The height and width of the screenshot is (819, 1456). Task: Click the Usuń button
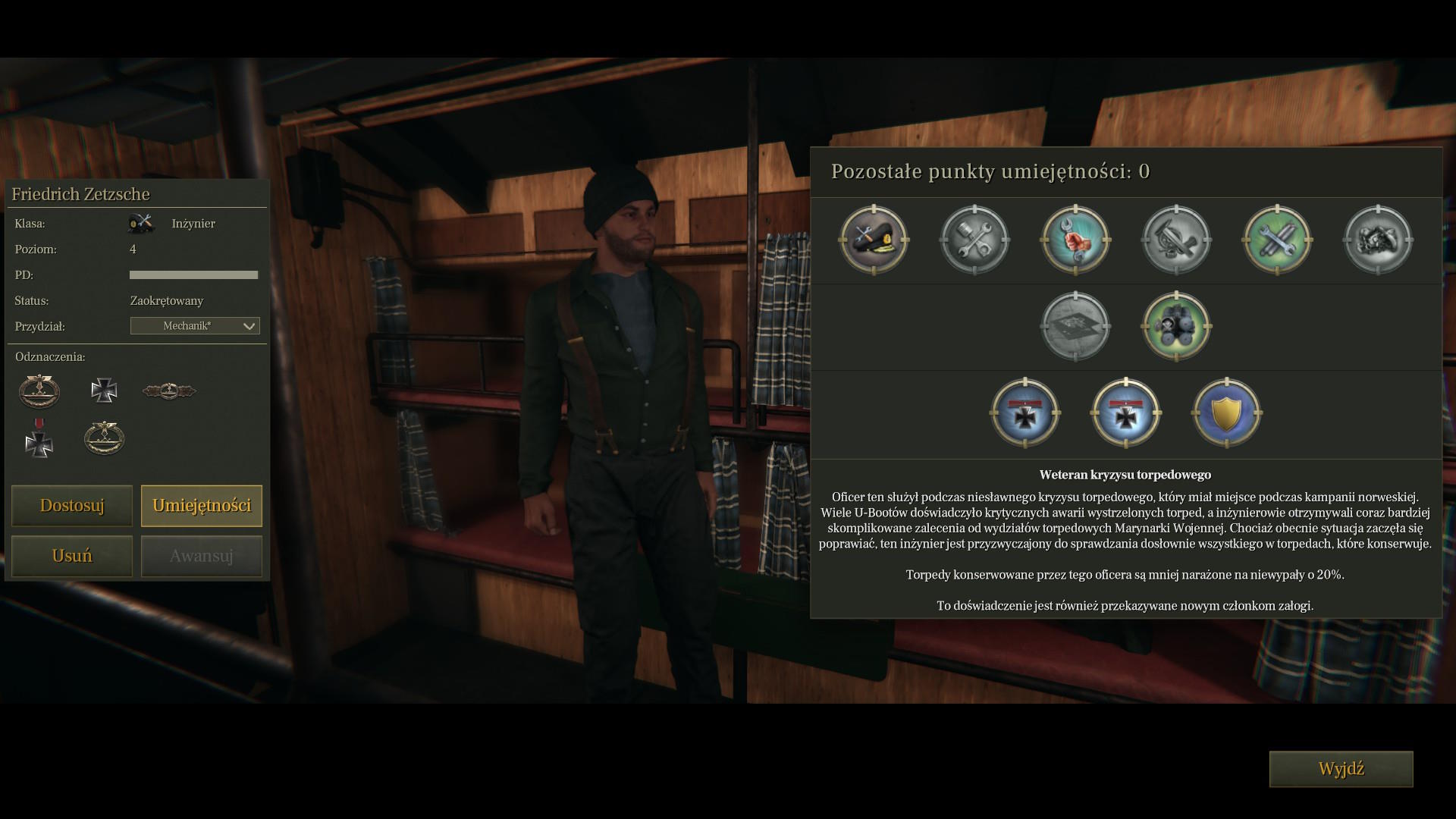tap(72, 556)
